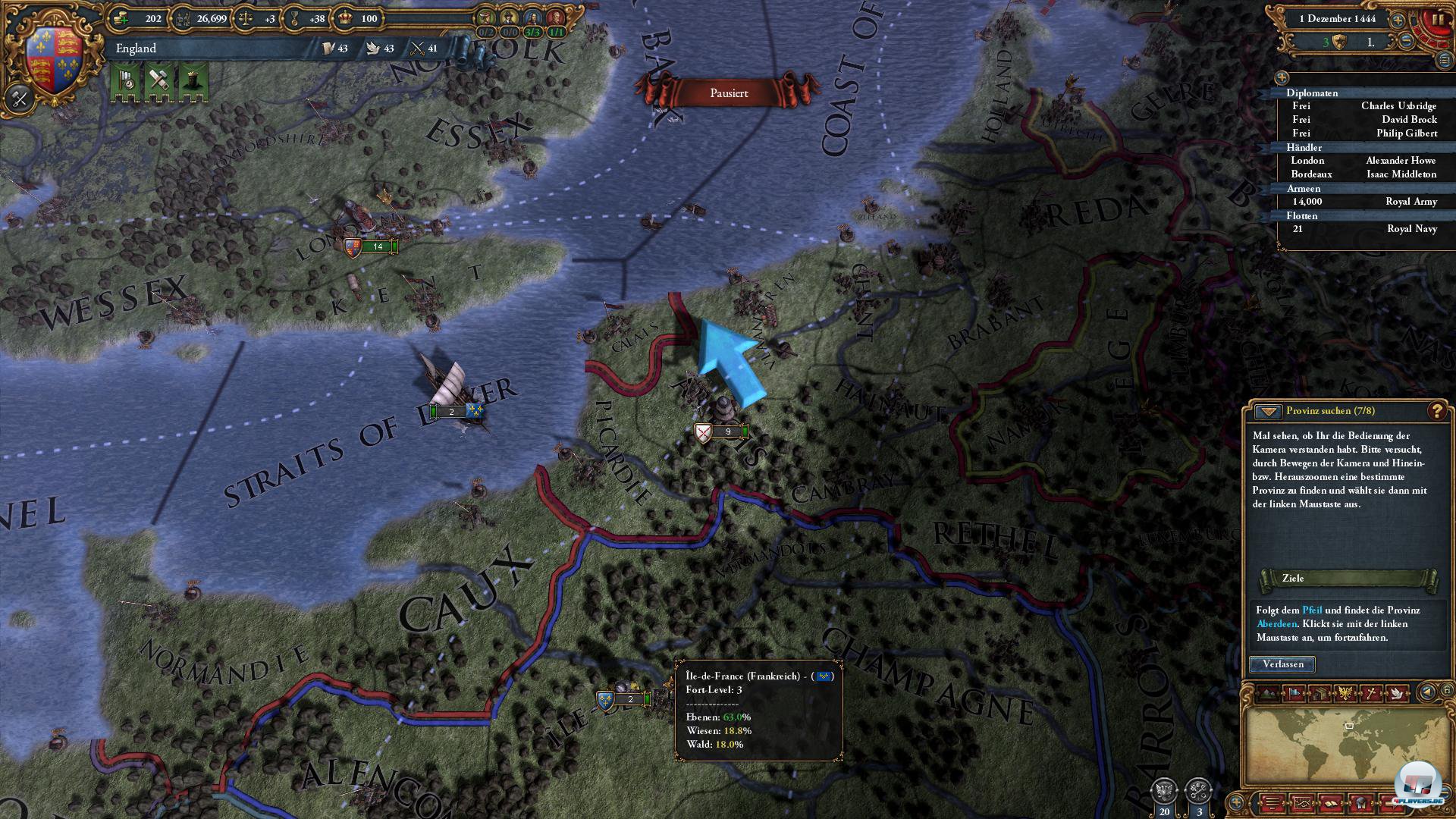Collapse the Provinz suchen panel arrow
The height and width of the screenshot is (819, 1456).
coord(1267,412)
